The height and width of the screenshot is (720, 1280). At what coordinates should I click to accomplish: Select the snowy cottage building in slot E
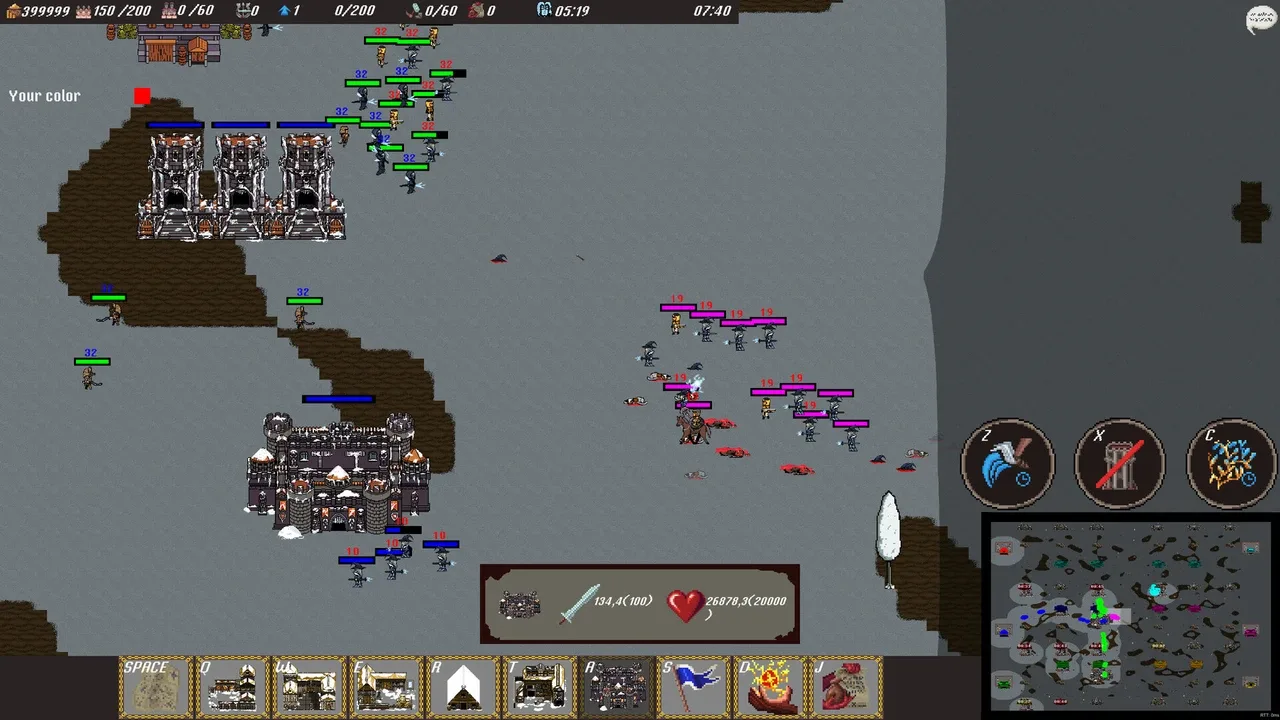click(x=386, y=687)
